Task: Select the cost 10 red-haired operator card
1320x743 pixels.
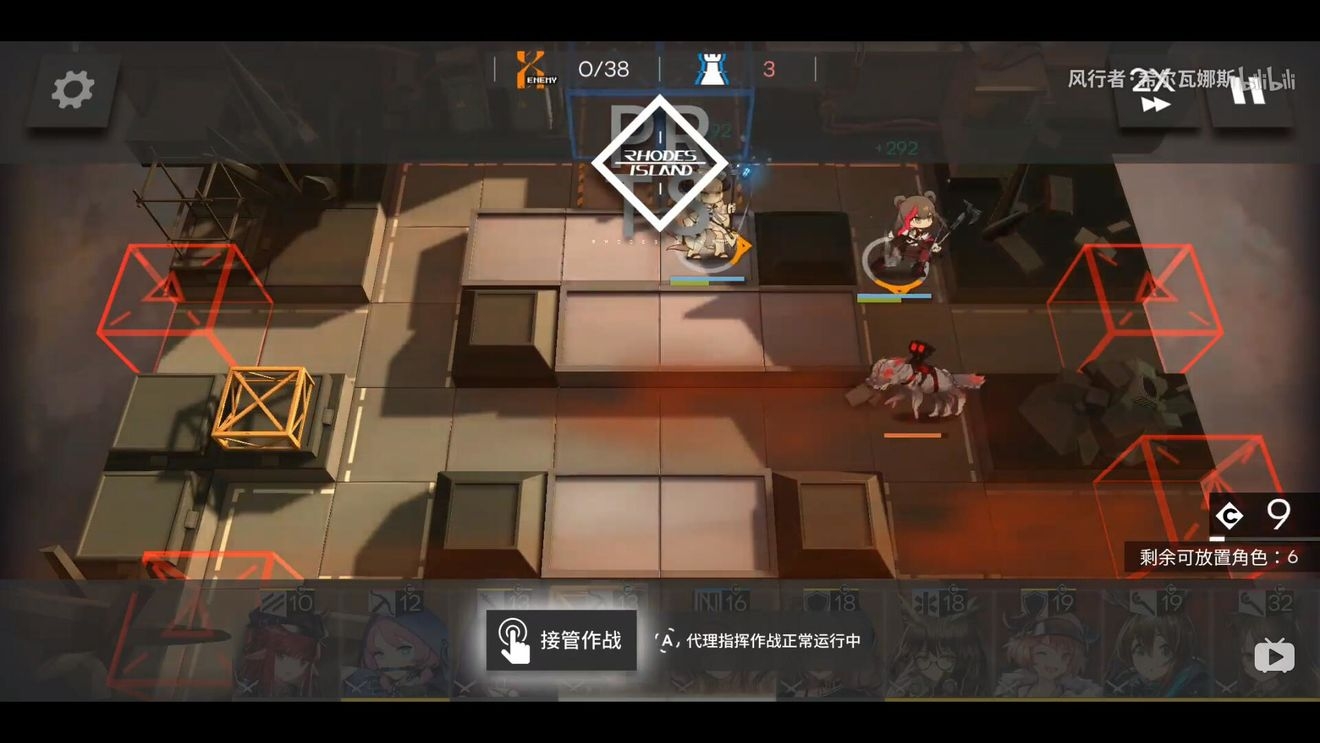Action: click(285, 645)
